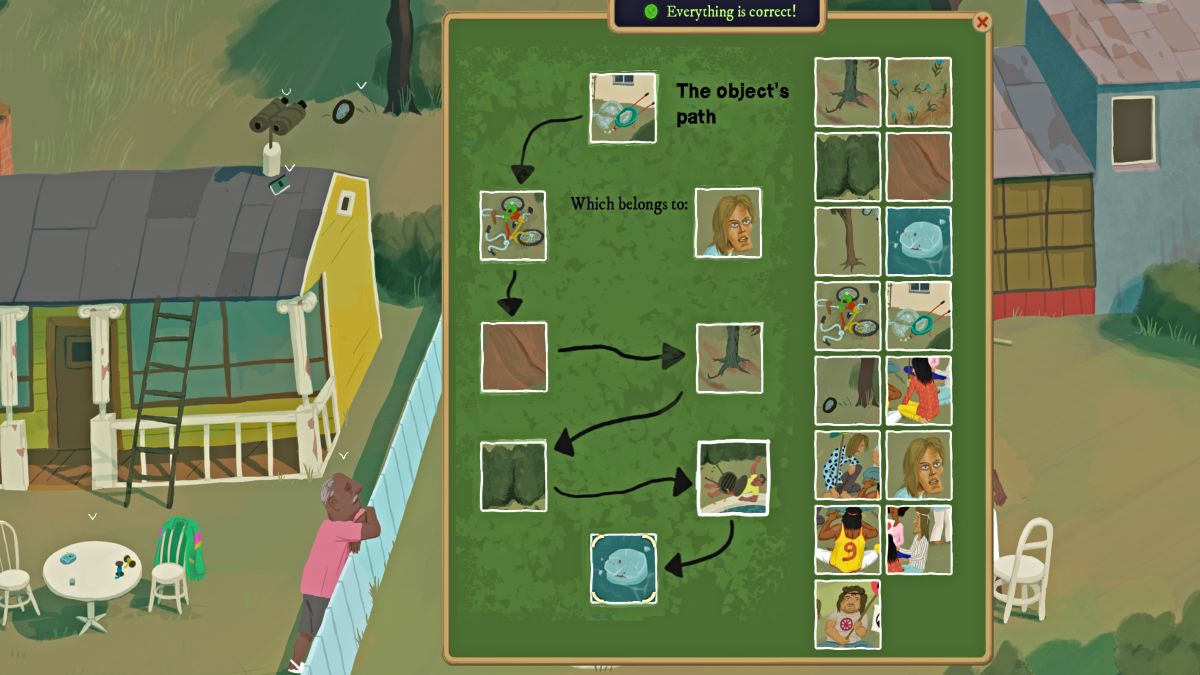
Task: Select the man holding a racket tile
Action: (847, 614)
